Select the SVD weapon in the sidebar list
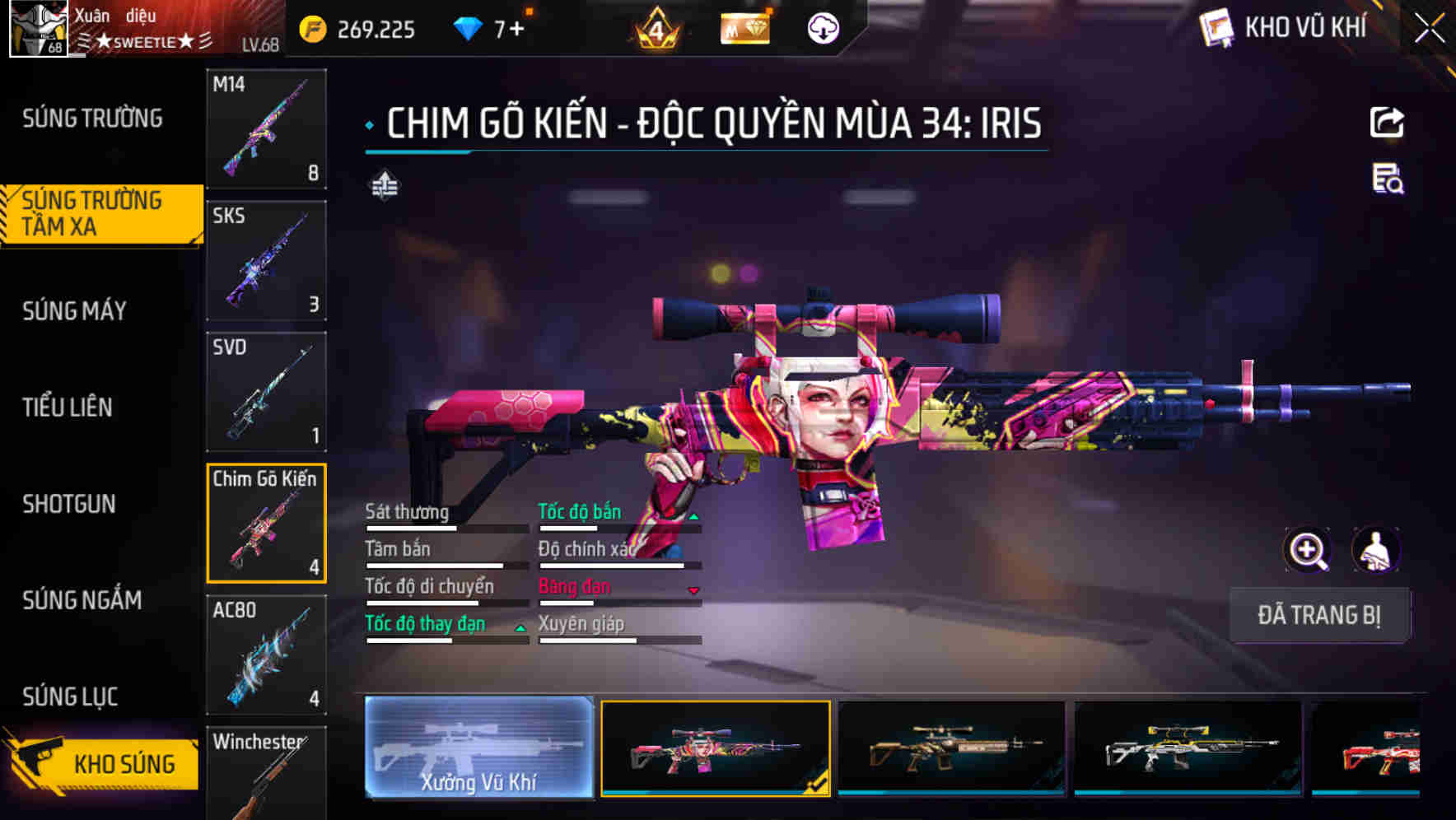This screenshot has height=820, width=1456. [x=265, y=392]
